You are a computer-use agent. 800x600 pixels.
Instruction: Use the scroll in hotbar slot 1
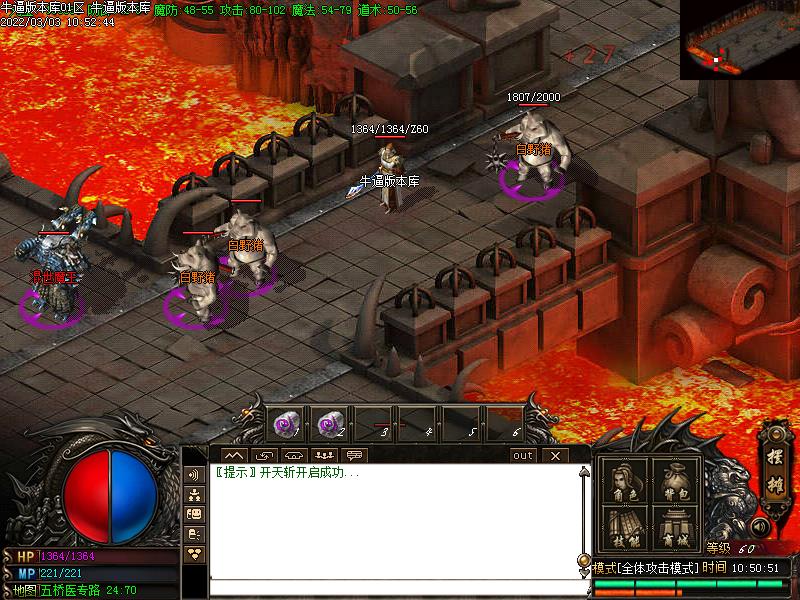pyautogui.click(x=287, y=425)
